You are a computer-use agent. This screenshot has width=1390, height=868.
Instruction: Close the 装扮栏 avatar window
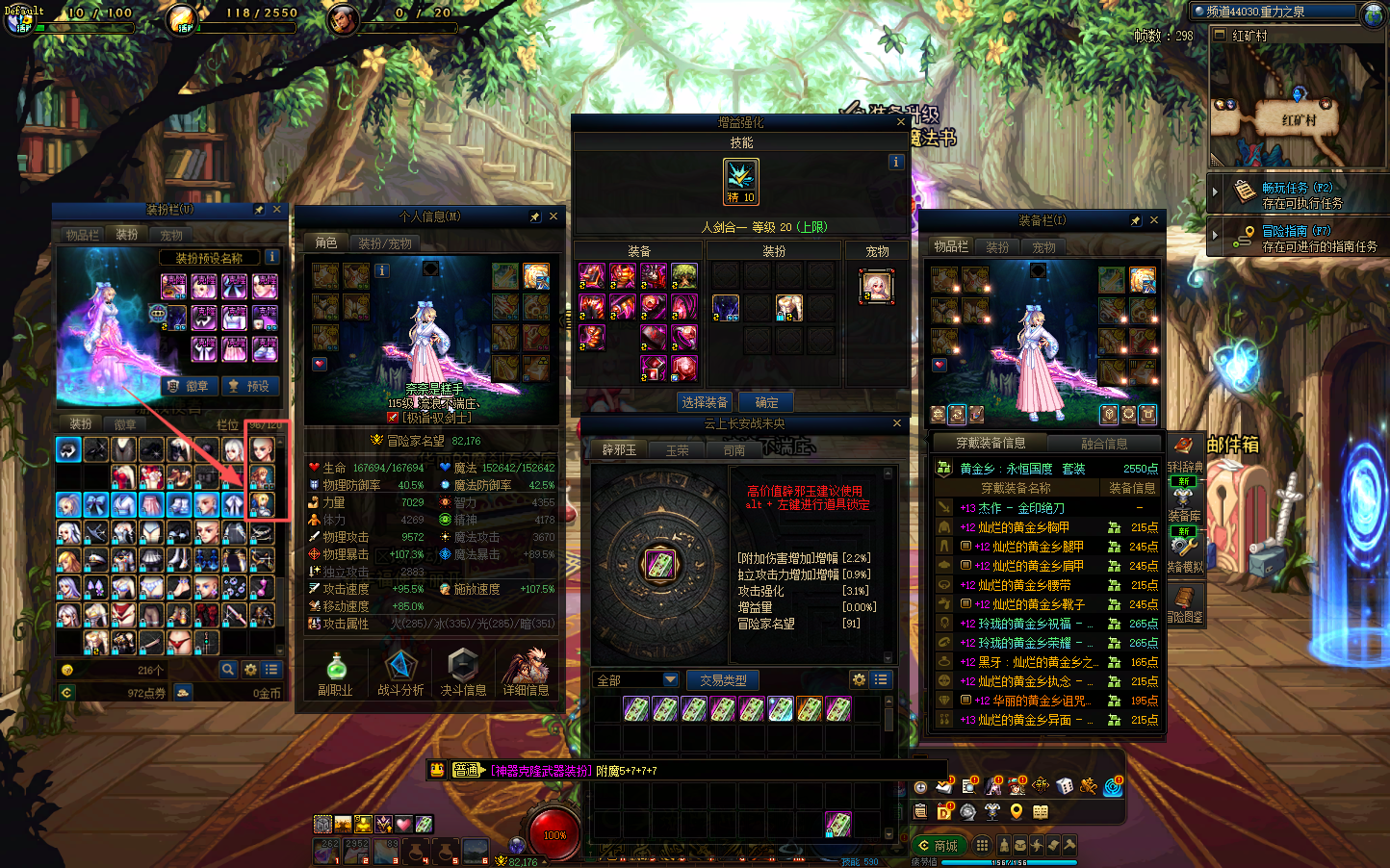[277, 209]
